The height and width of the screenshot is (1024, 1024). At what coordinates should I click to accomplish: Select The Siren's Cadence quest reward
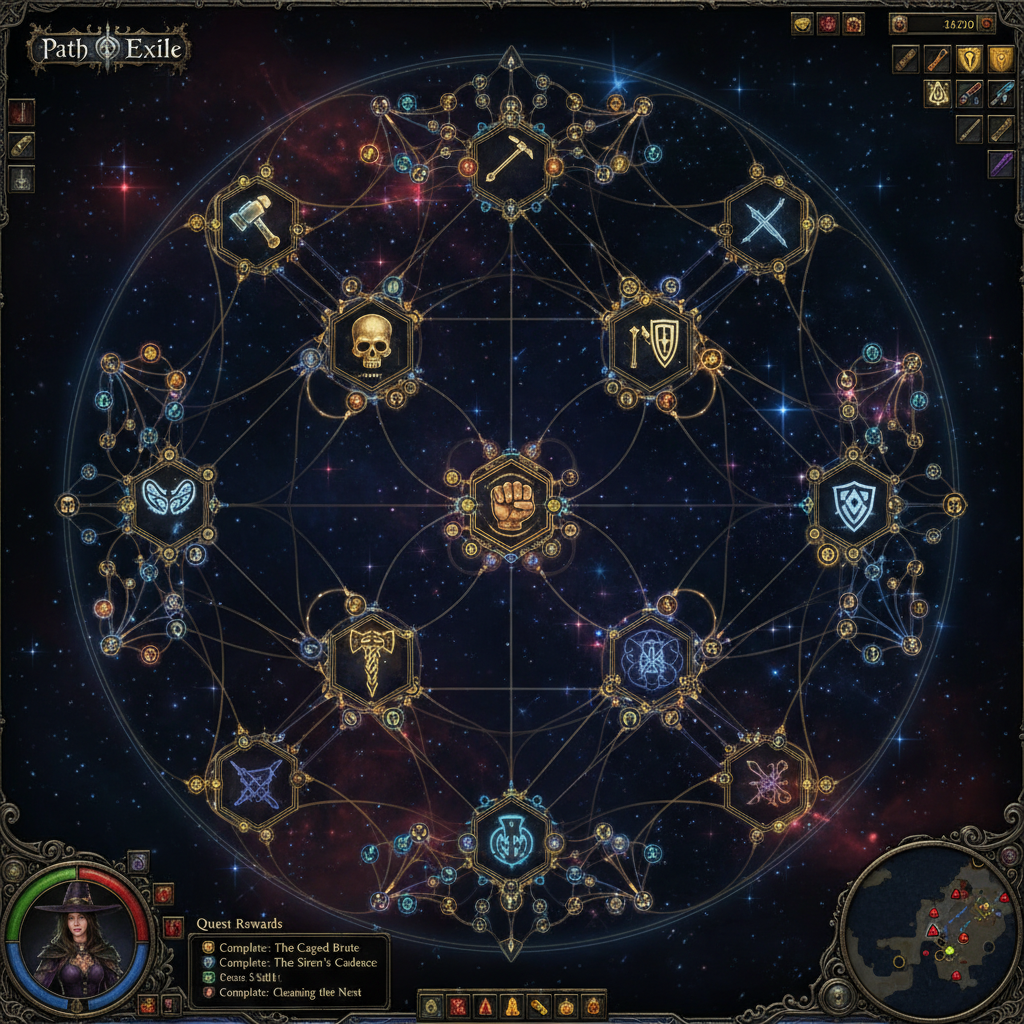point(290,962)
